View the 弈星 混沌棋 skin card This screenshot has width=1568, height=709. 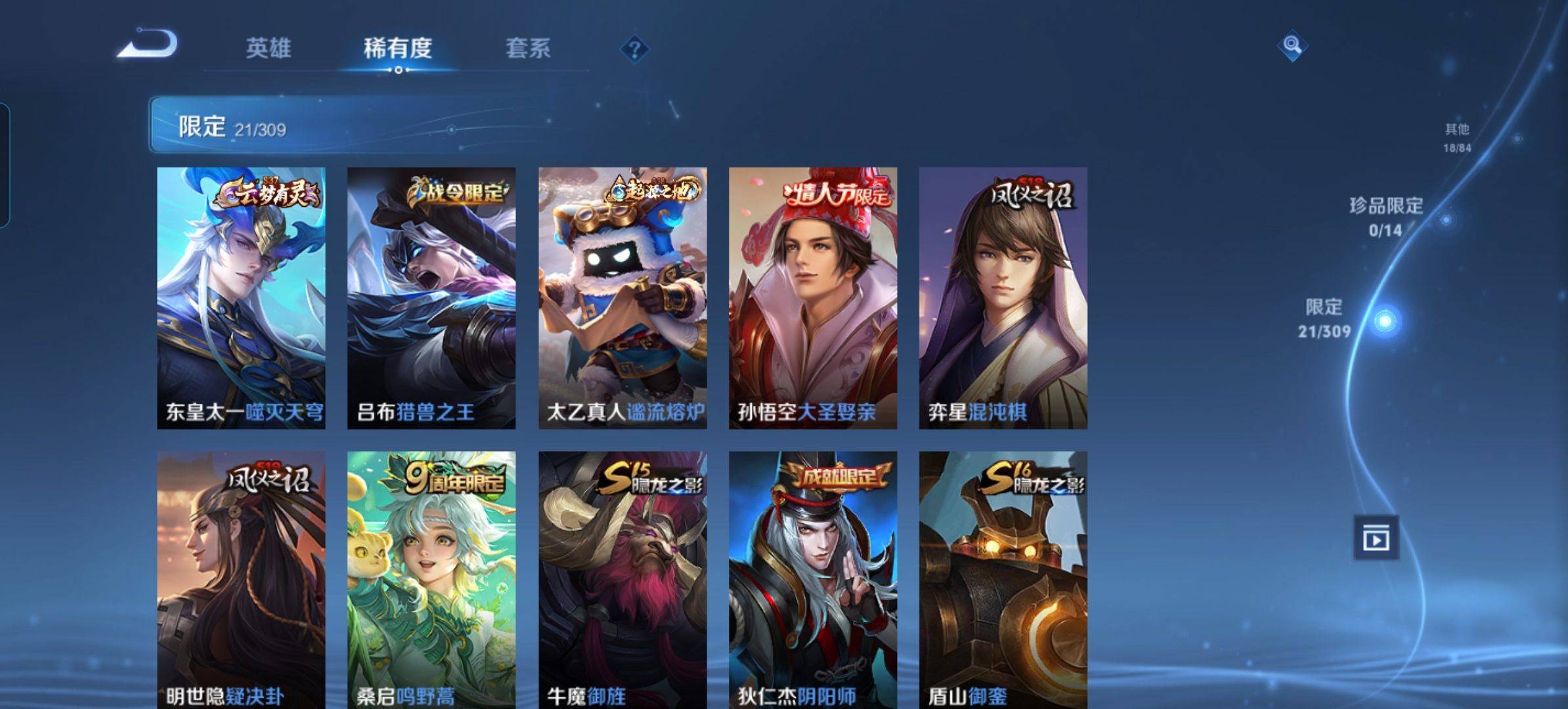(1003, 298)
